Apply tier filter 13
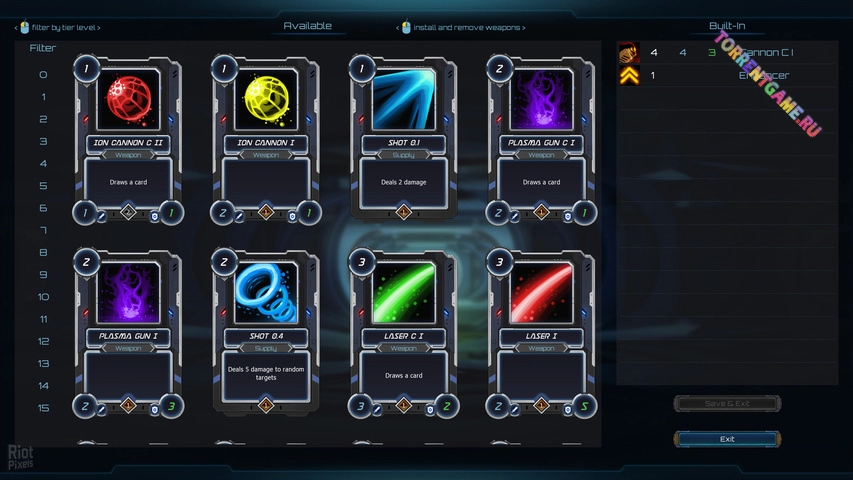This screenshot has height=480, width=853. pyautogui.click(x=43, y=364)
